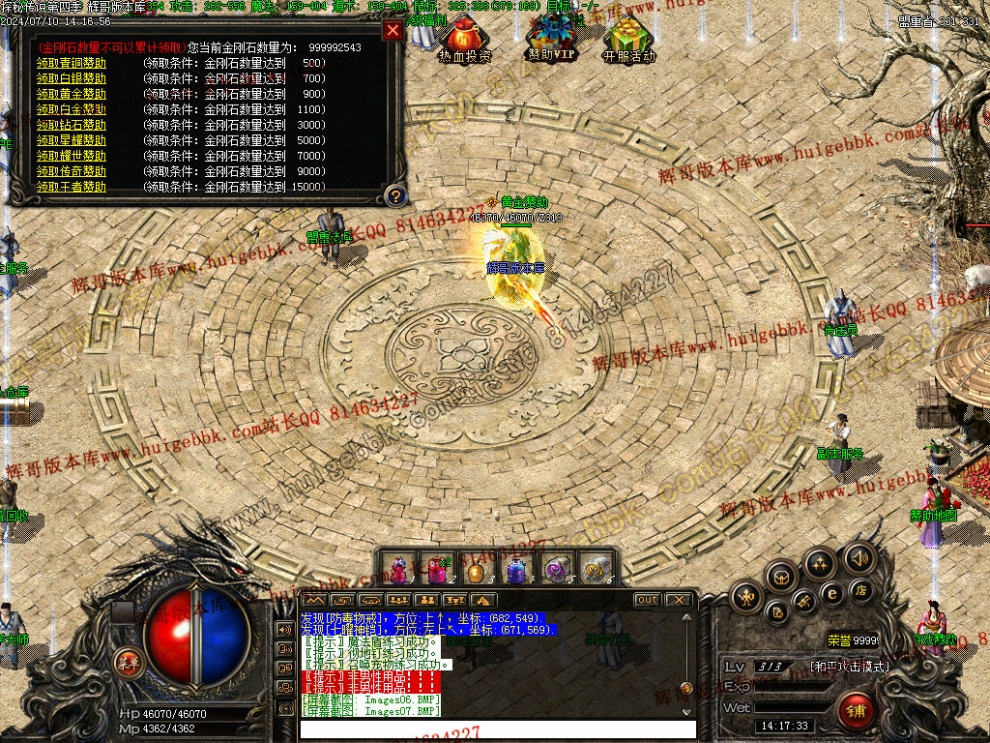
Task: Open the 热血投资 investment icon
Action: [464, 40]
